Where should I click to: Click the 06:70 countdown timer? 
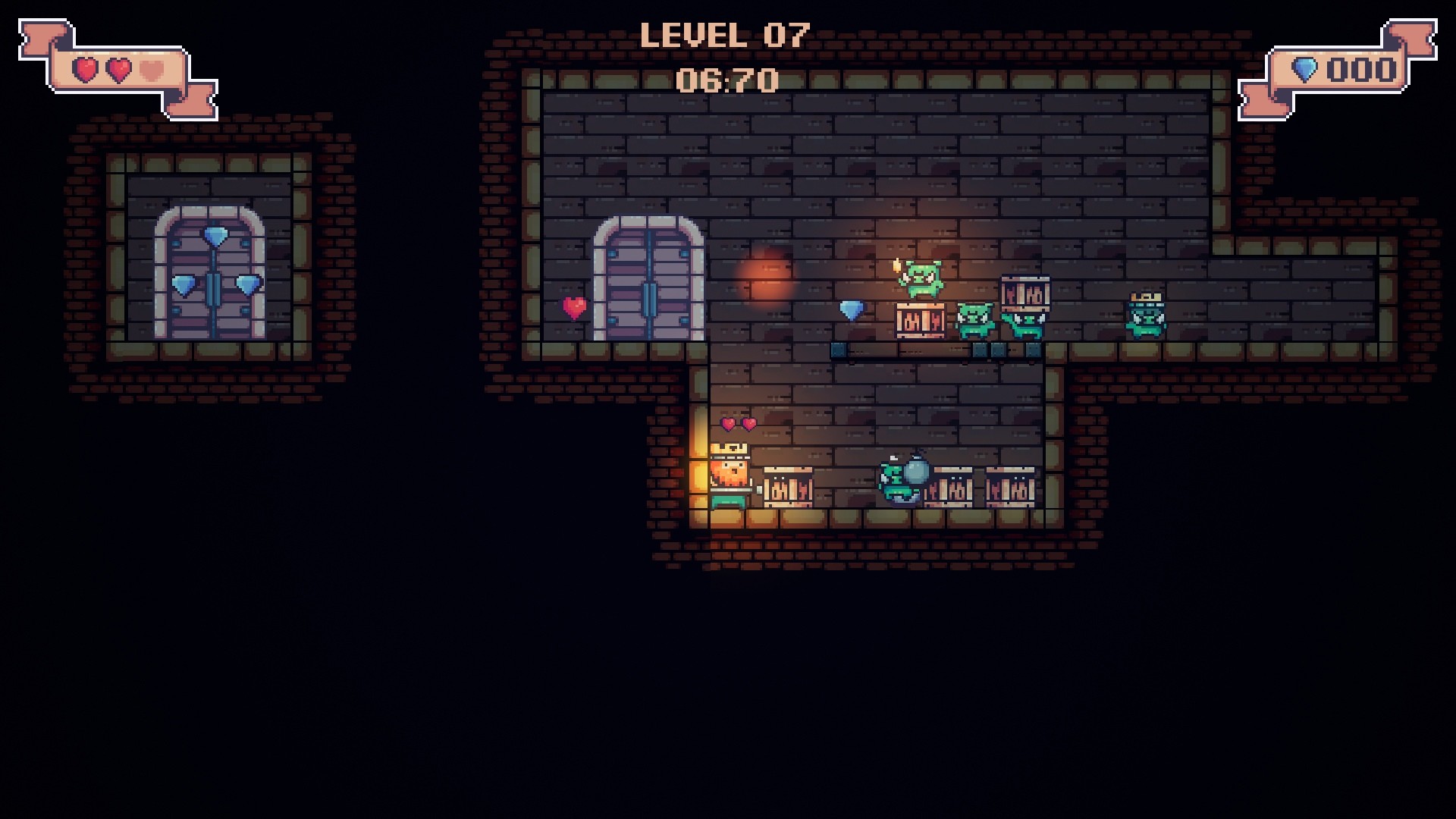[728, 78]
